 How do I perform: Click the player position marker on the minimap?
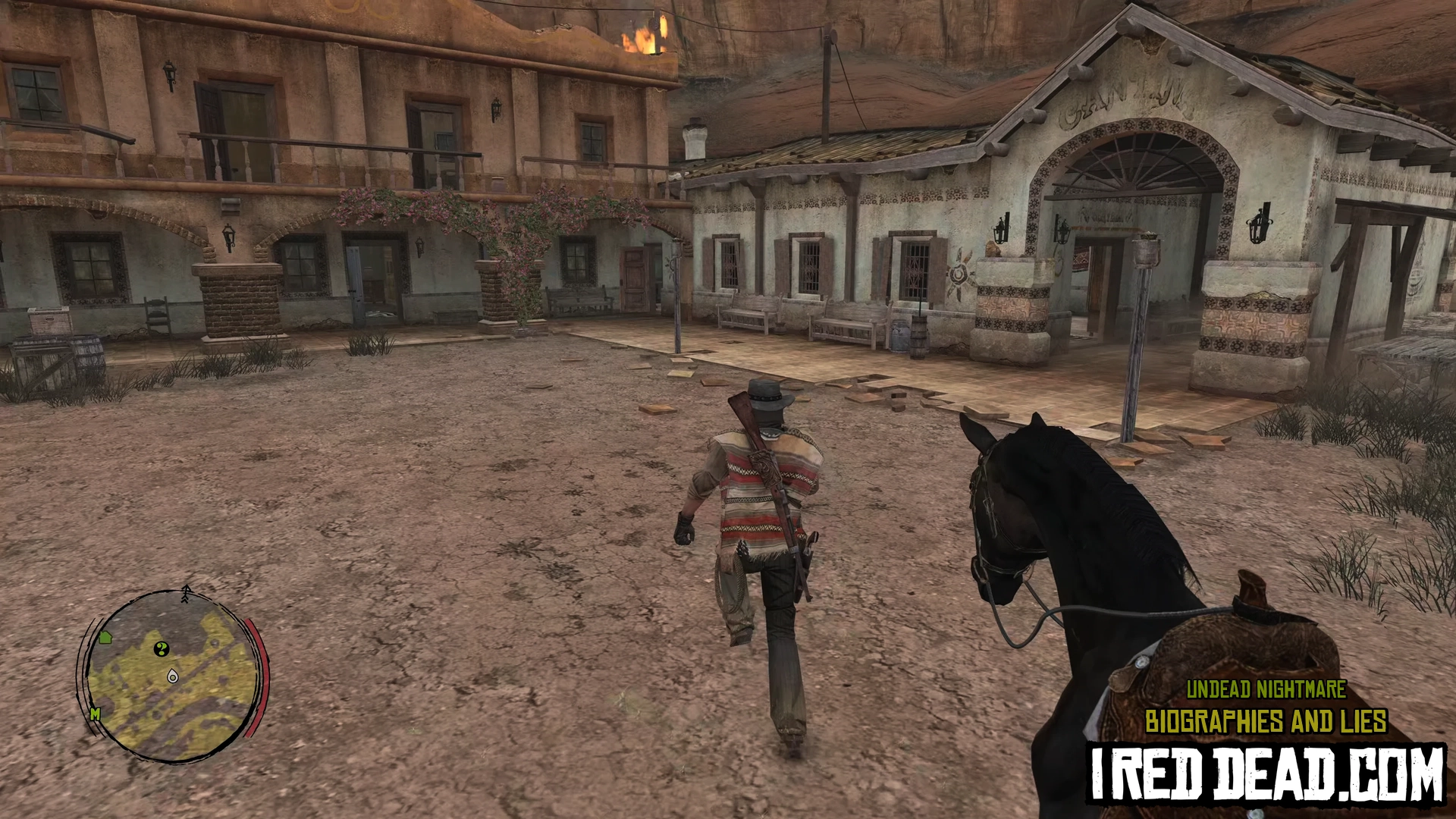pos(172,675)
